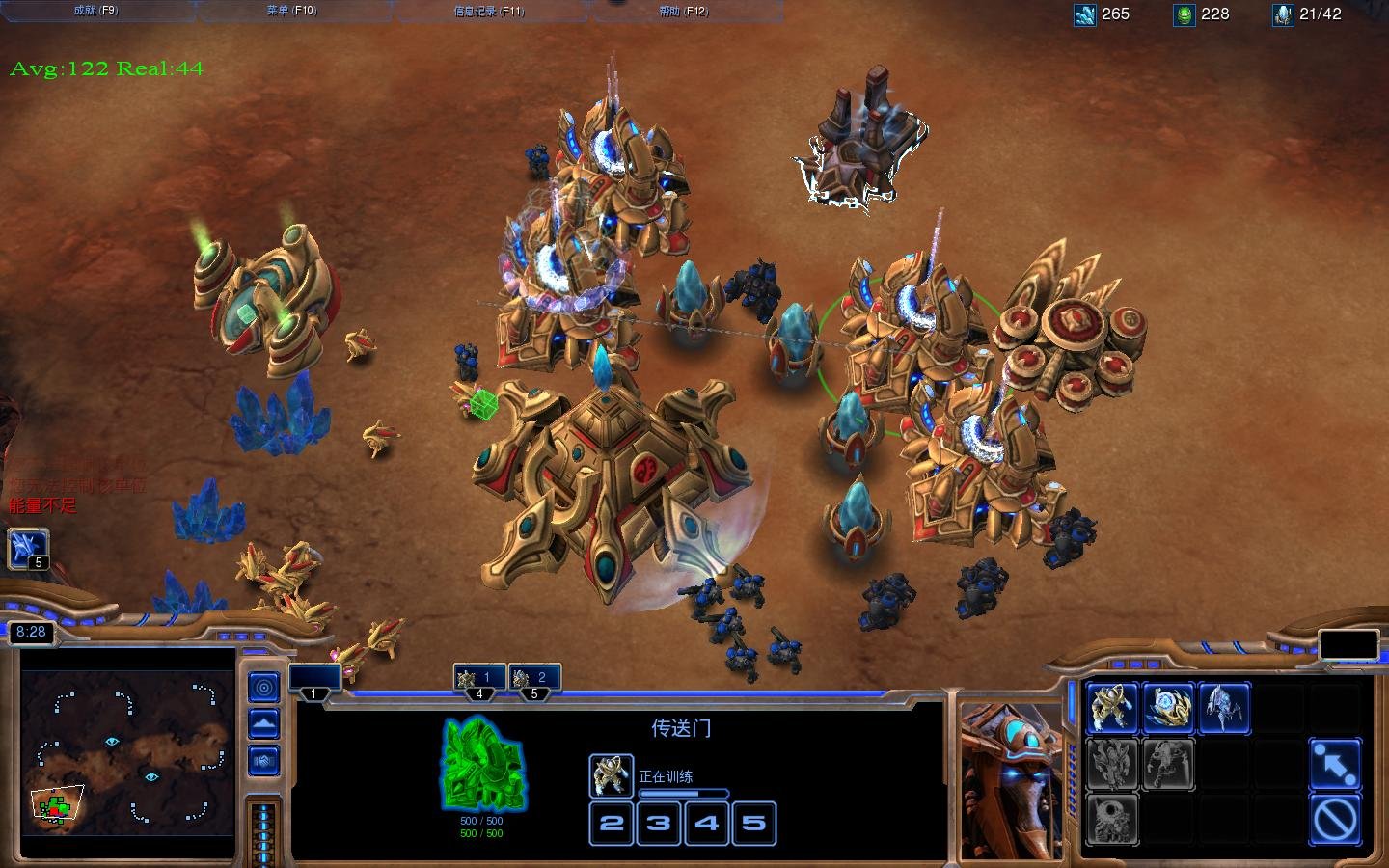
Task: Train a Sentry from the command card
Action: point(1168,707)
